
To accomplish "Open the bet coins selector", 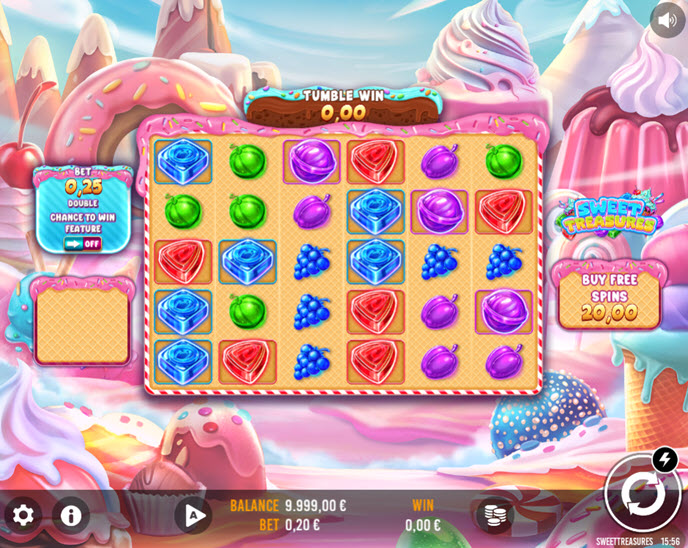I will 492,515.
